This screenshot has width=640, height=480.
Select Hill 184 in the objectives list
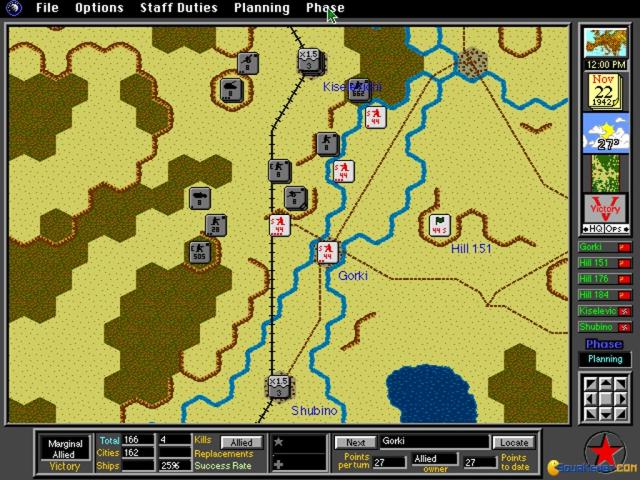(604, 295)
